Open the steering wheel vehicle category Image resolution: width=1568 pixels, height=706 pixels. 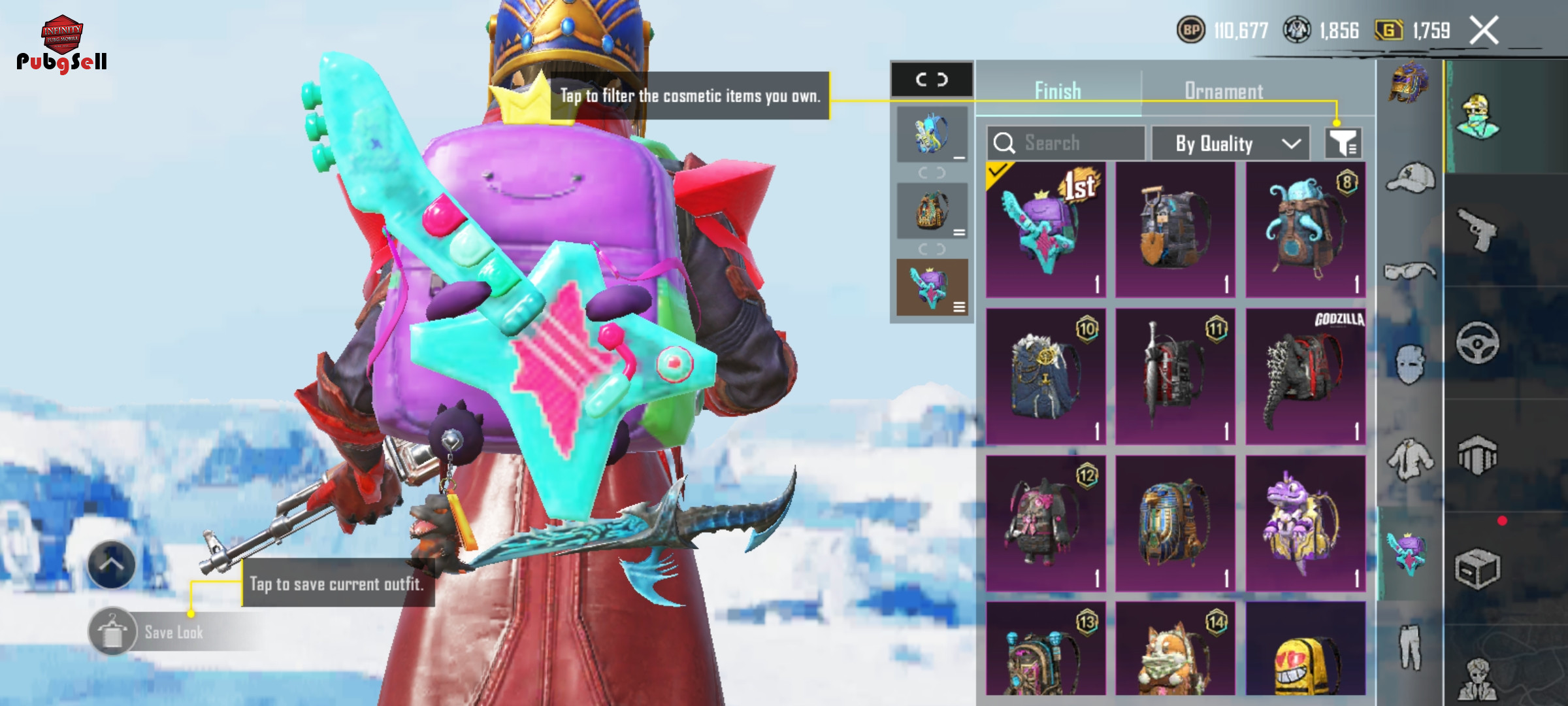(x=1477, y=343)
